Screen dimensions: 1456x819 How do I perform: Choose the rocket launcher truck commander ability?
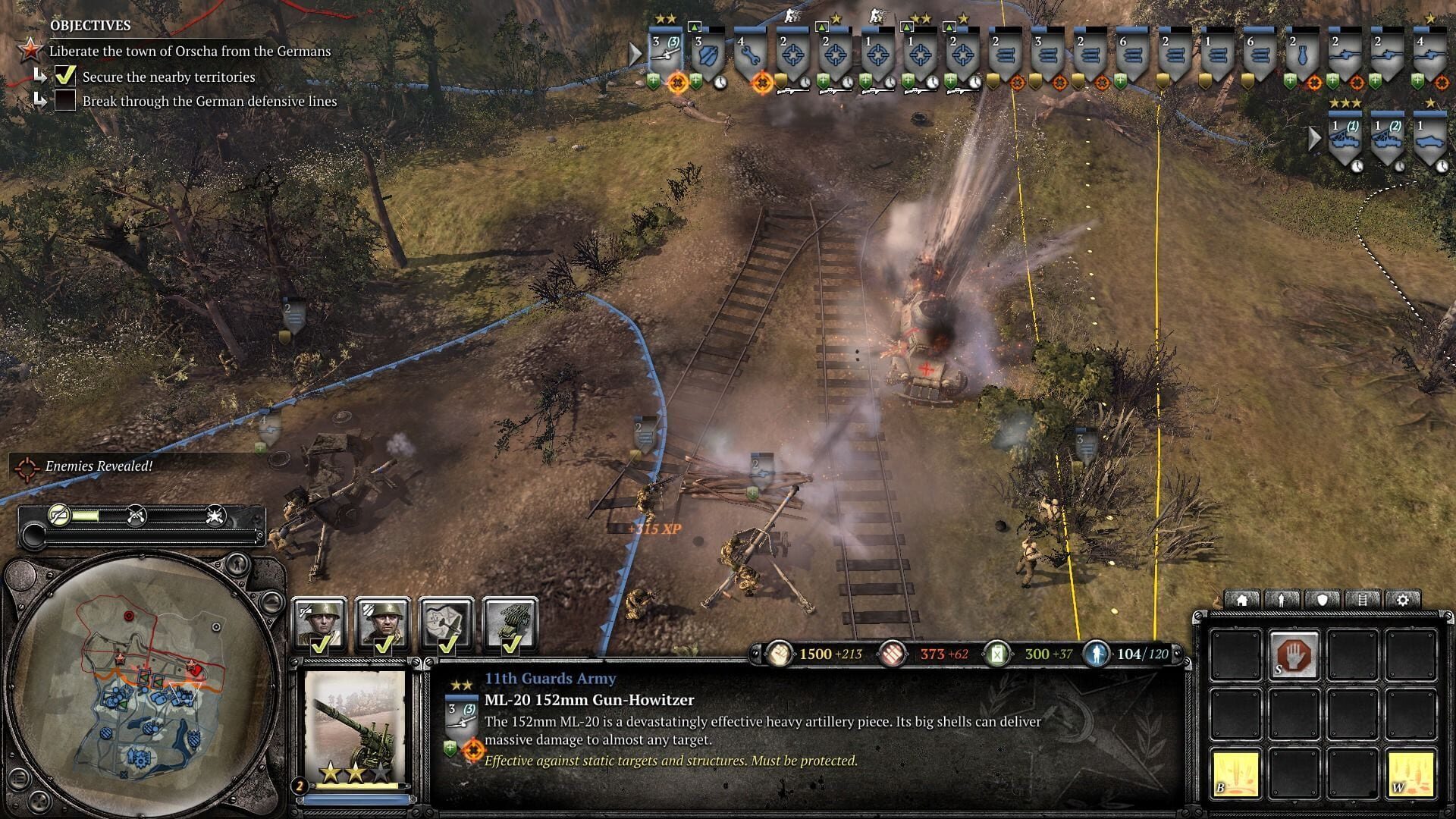click(x=510, y=623)
